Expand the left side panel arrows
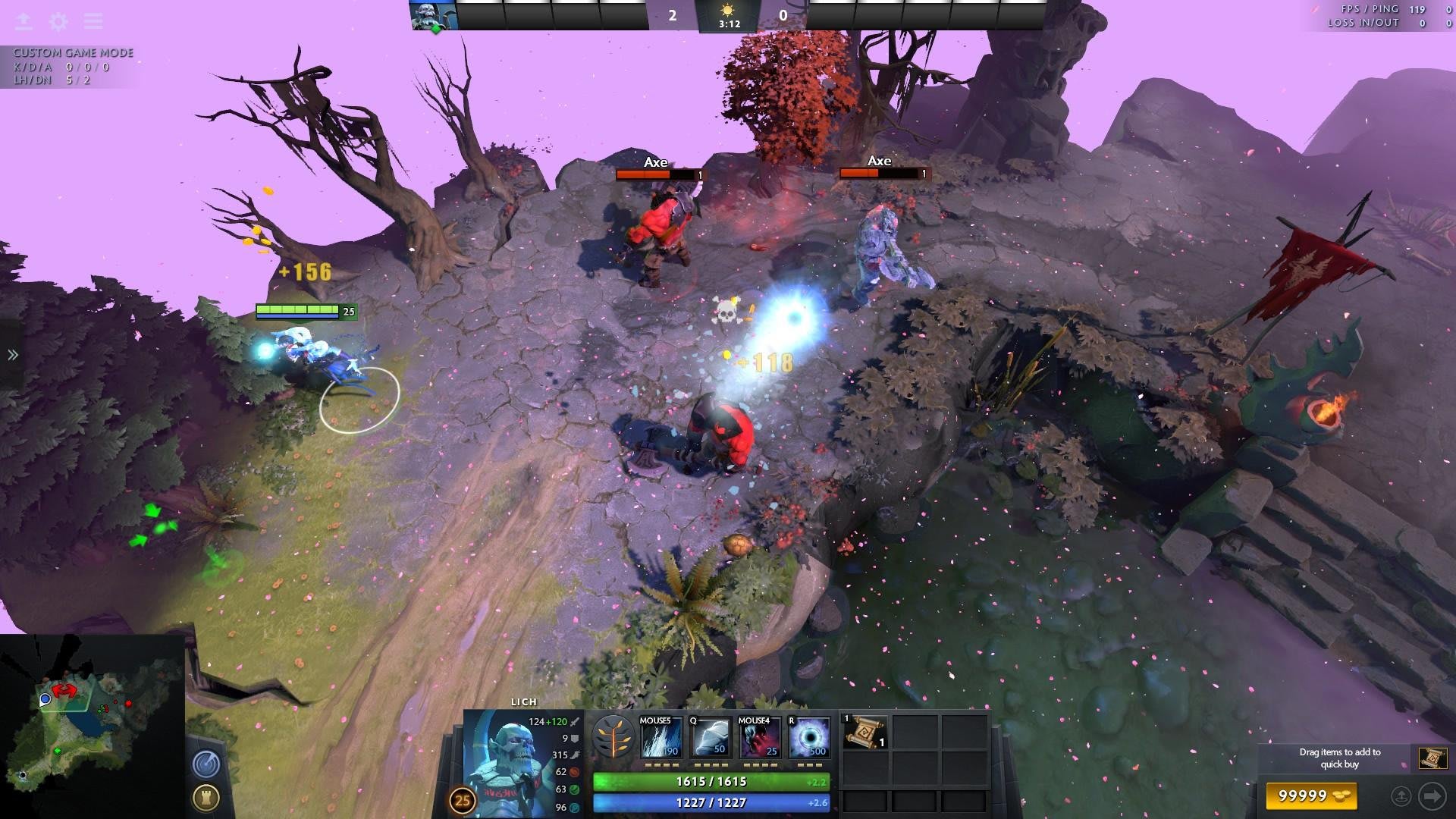 [x=13, y=355]
